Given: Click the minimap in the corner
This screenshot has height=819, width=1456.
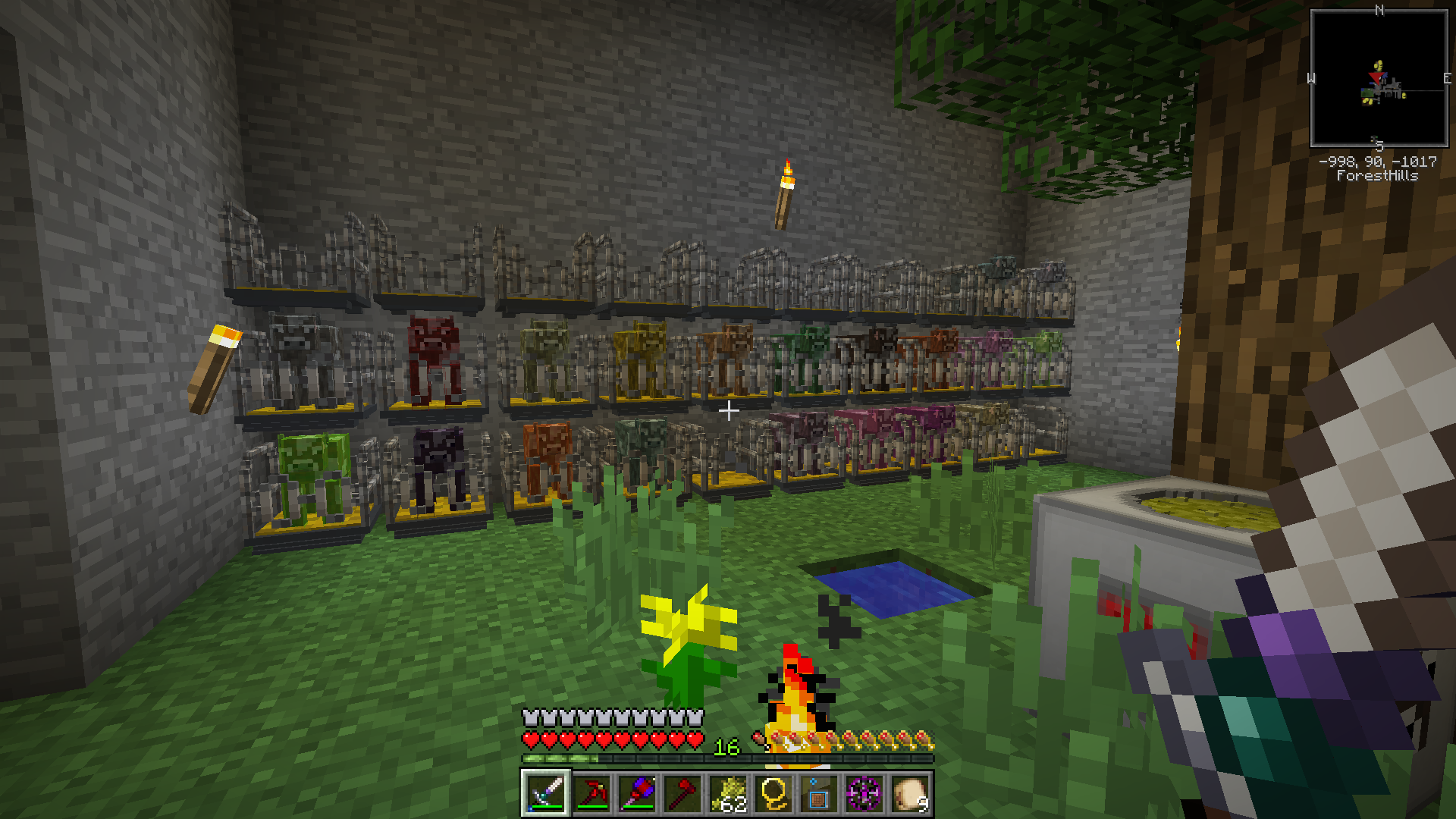Looking at the screenshot, I should (1379, 78).
